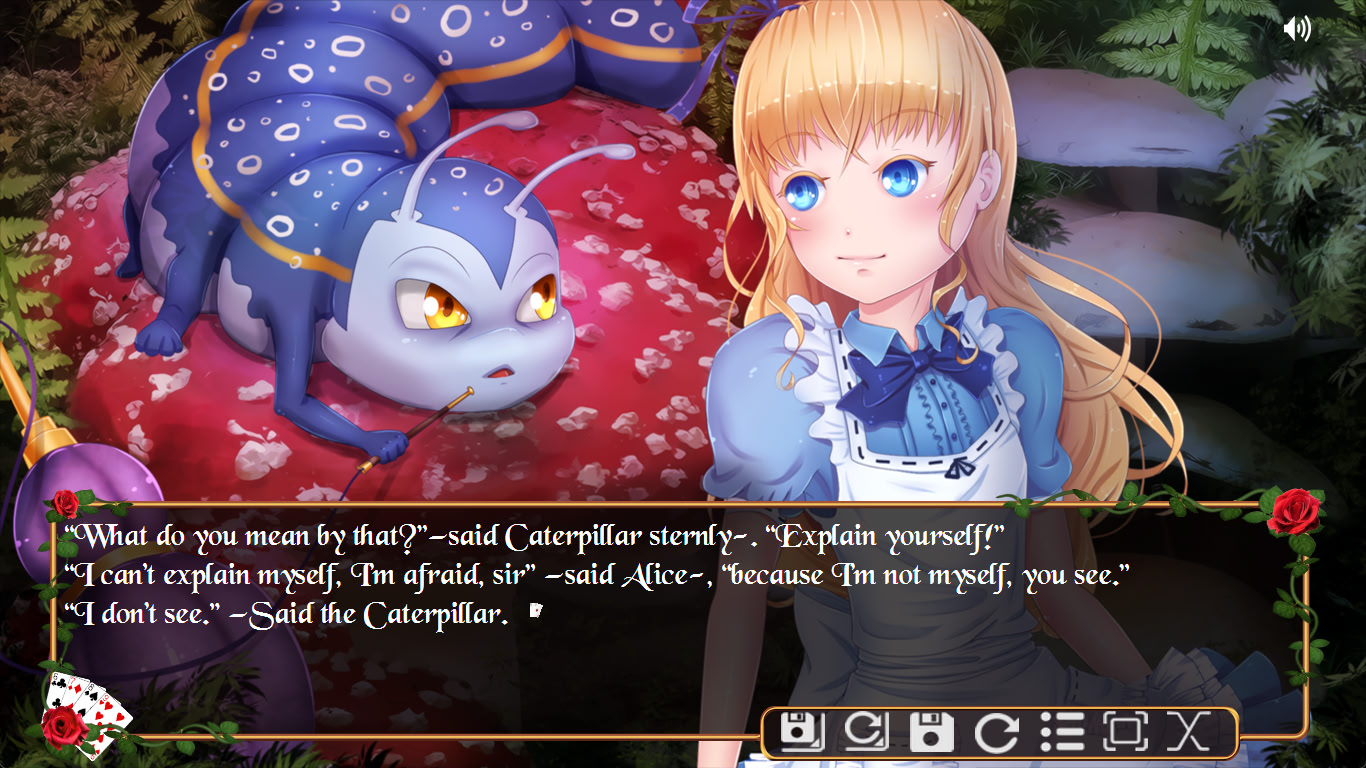Enable skip mode with the X icon
This screenshot has width=1366, height=768.
coord(1188,731)
